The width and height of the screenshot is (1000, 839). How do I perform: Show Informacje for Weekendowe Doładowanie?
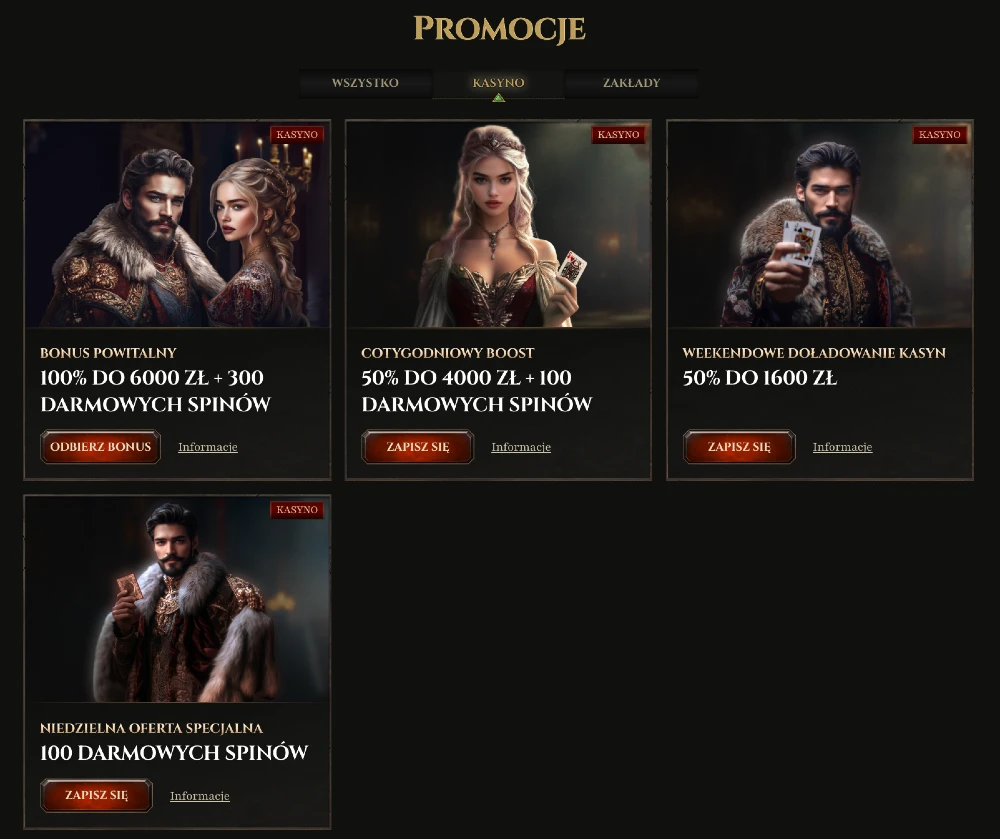coord(842,447)
